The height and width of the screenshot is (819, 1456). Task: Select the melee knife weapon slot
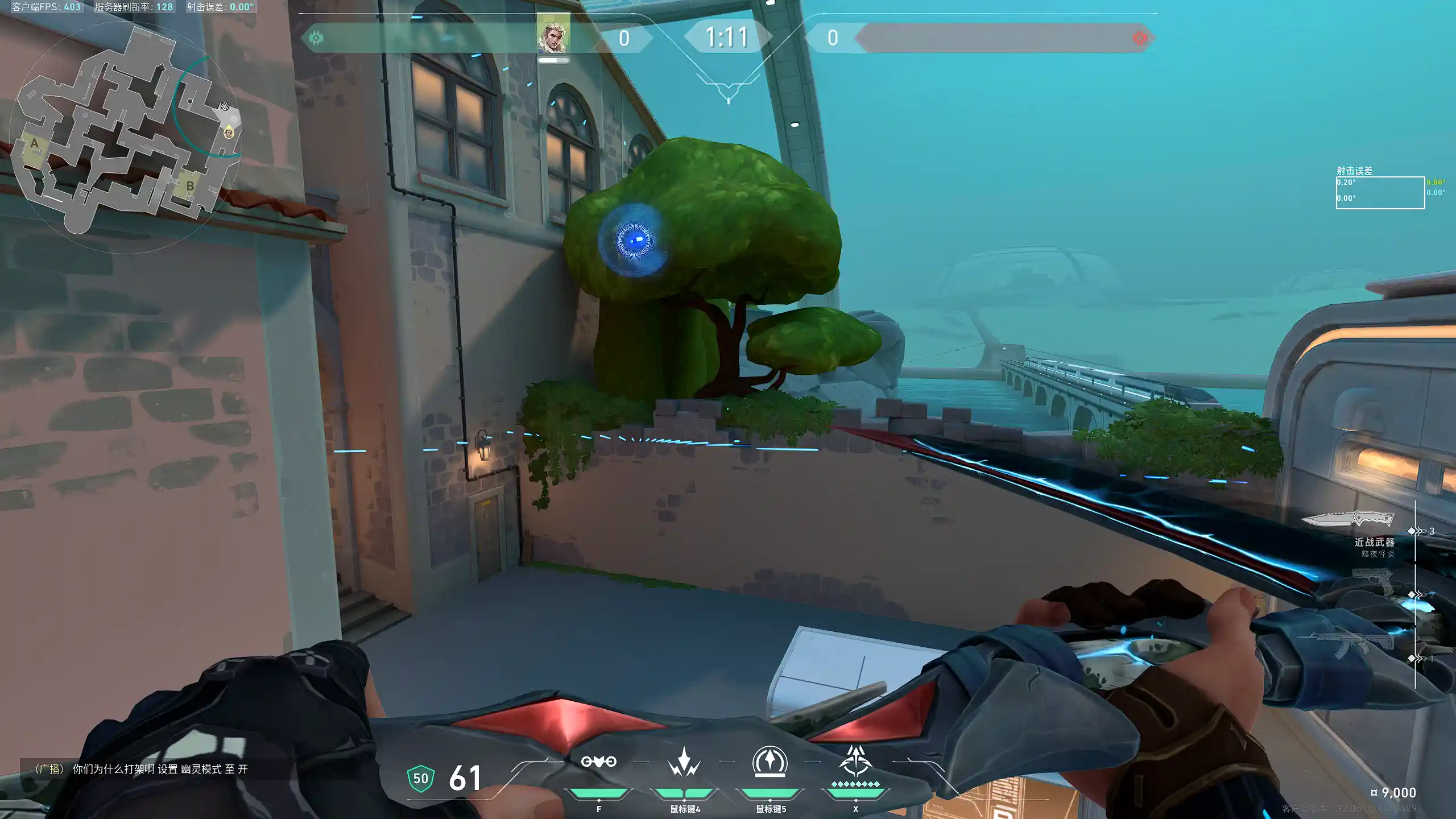1348,519
